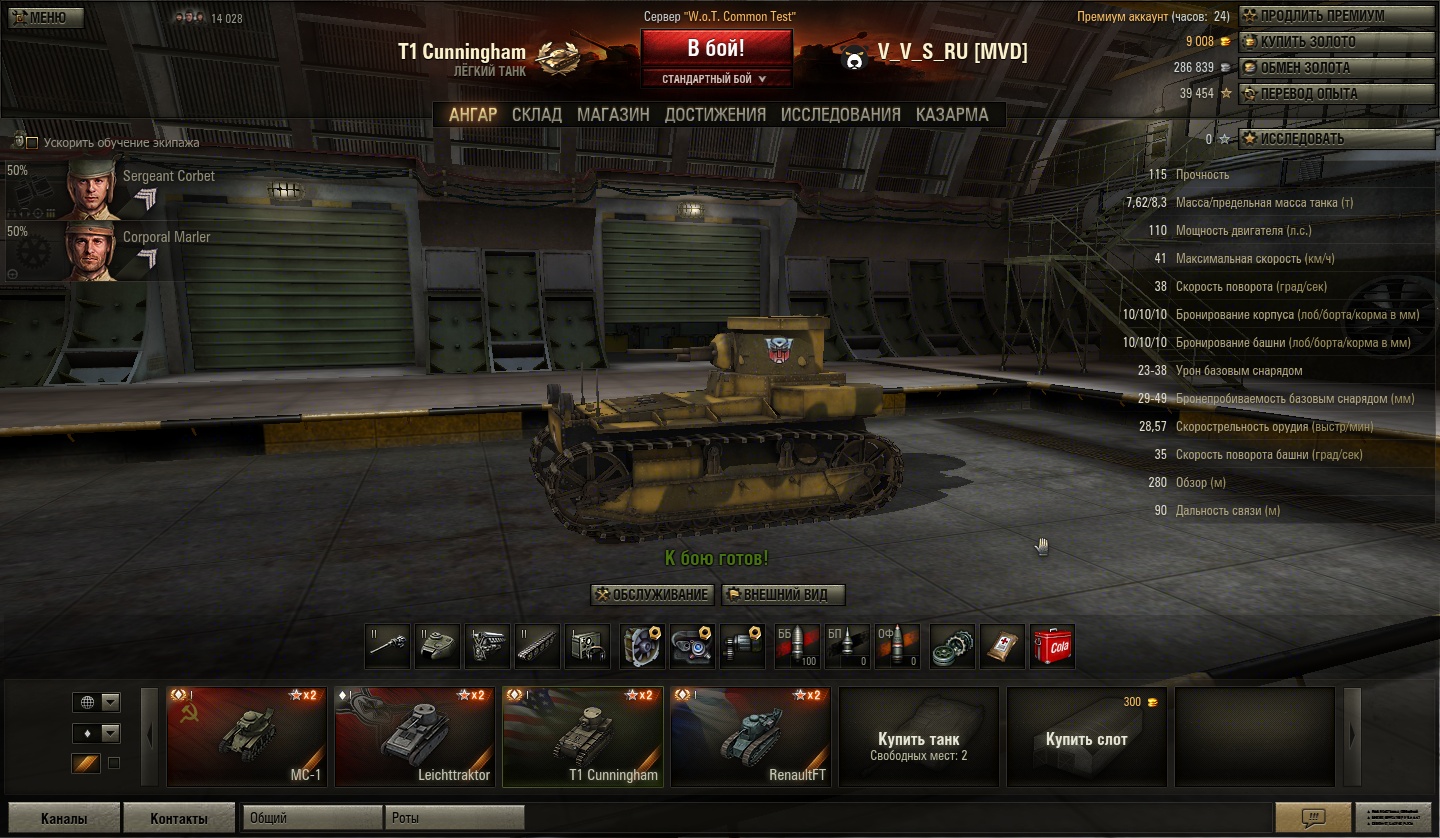The width and height of the screenshot is (1440, 838).
Task: Select the MC-1 tank in carousel
Action: [246, 736]
